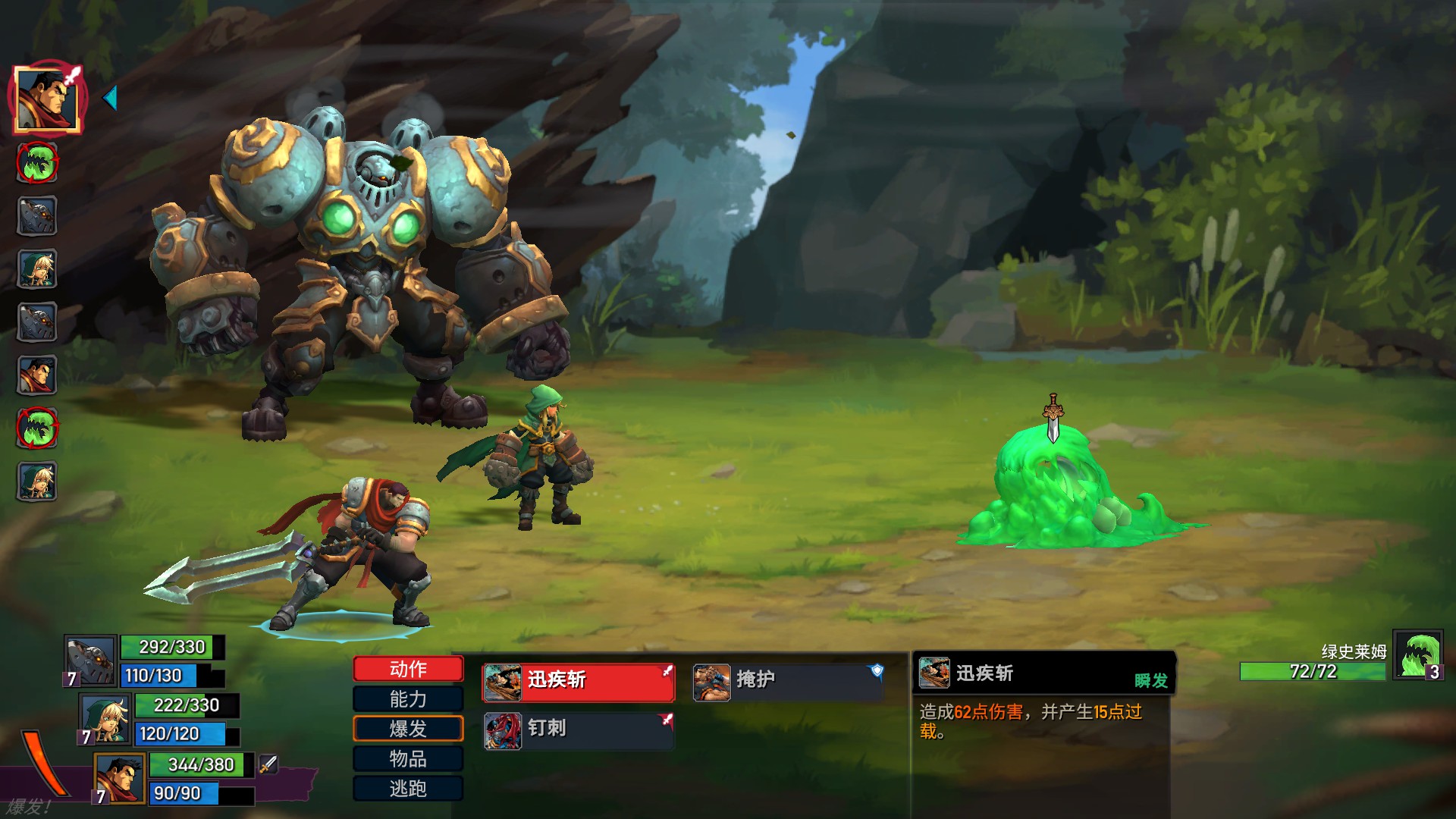Select the blonde hooded party member portrait
Screen dimensions: 1456x819
click(x=105, y=719)
